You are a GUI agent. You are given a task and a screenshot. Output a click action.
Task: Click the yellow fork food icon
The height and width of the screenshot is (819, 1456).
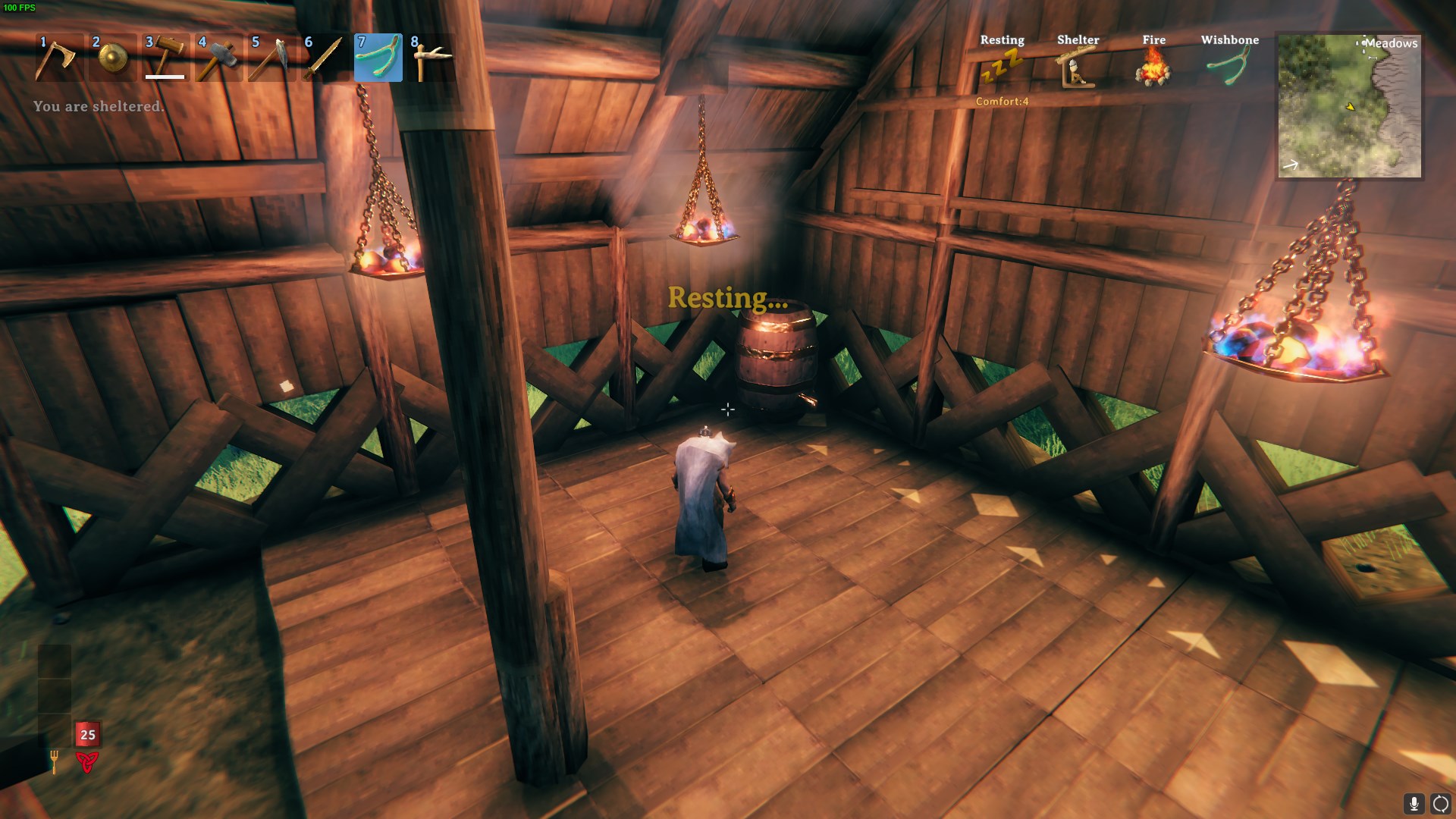pos(55,761)
